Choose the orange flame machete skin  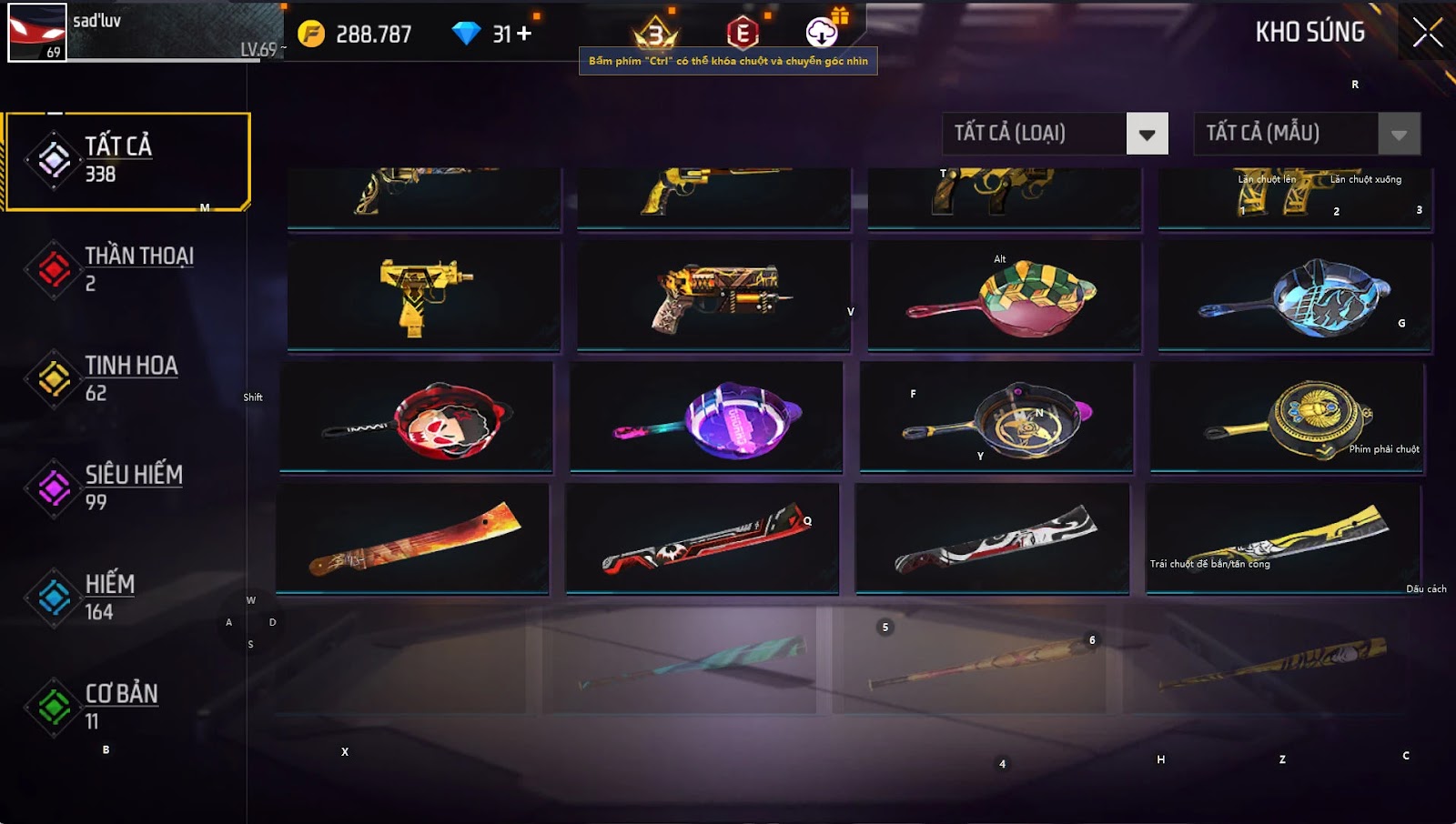click(x=412, y=538)
